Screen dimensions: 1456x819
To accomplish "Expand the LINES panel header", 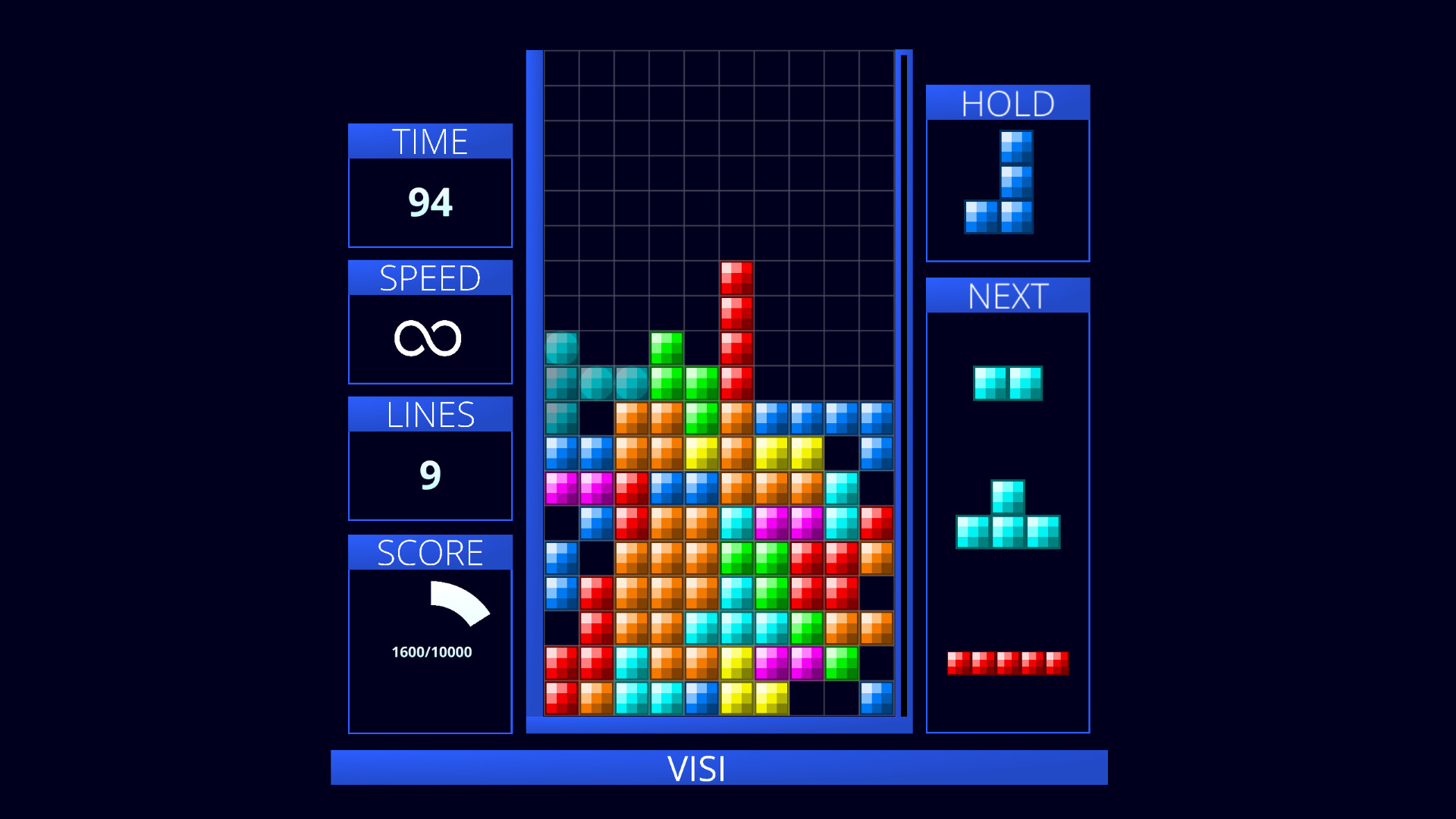I will [x=429, y=414].
